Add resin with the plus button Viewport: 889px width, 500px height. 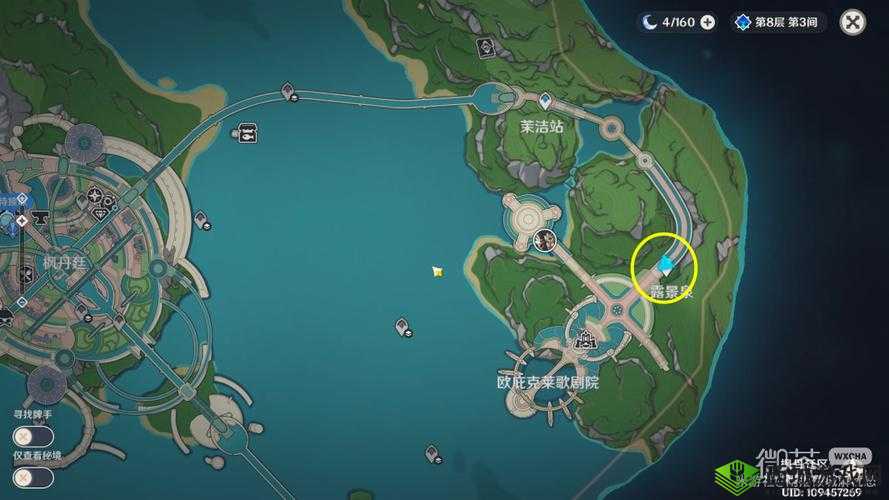point(708,22)
